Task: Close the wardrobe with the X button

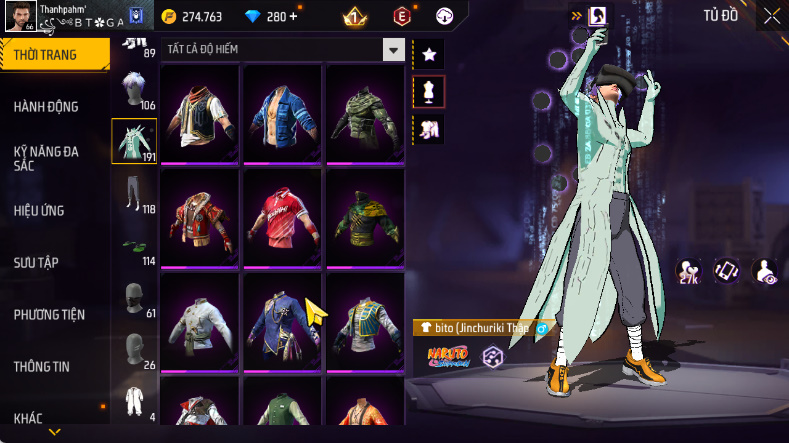Action: (772, 15)
